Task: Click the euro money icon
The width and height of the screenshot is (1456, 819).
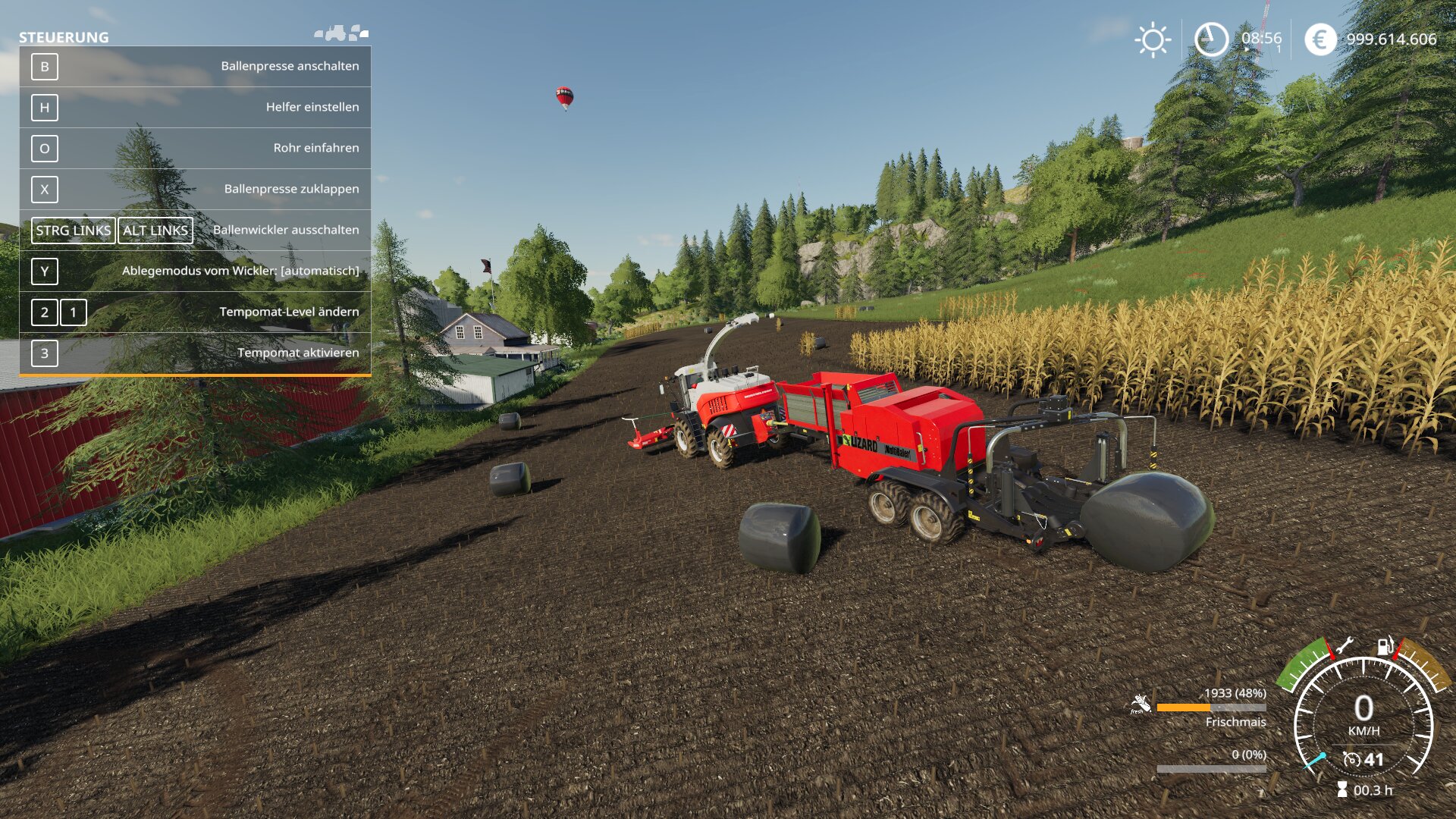Action: (x=1320, y=39)
